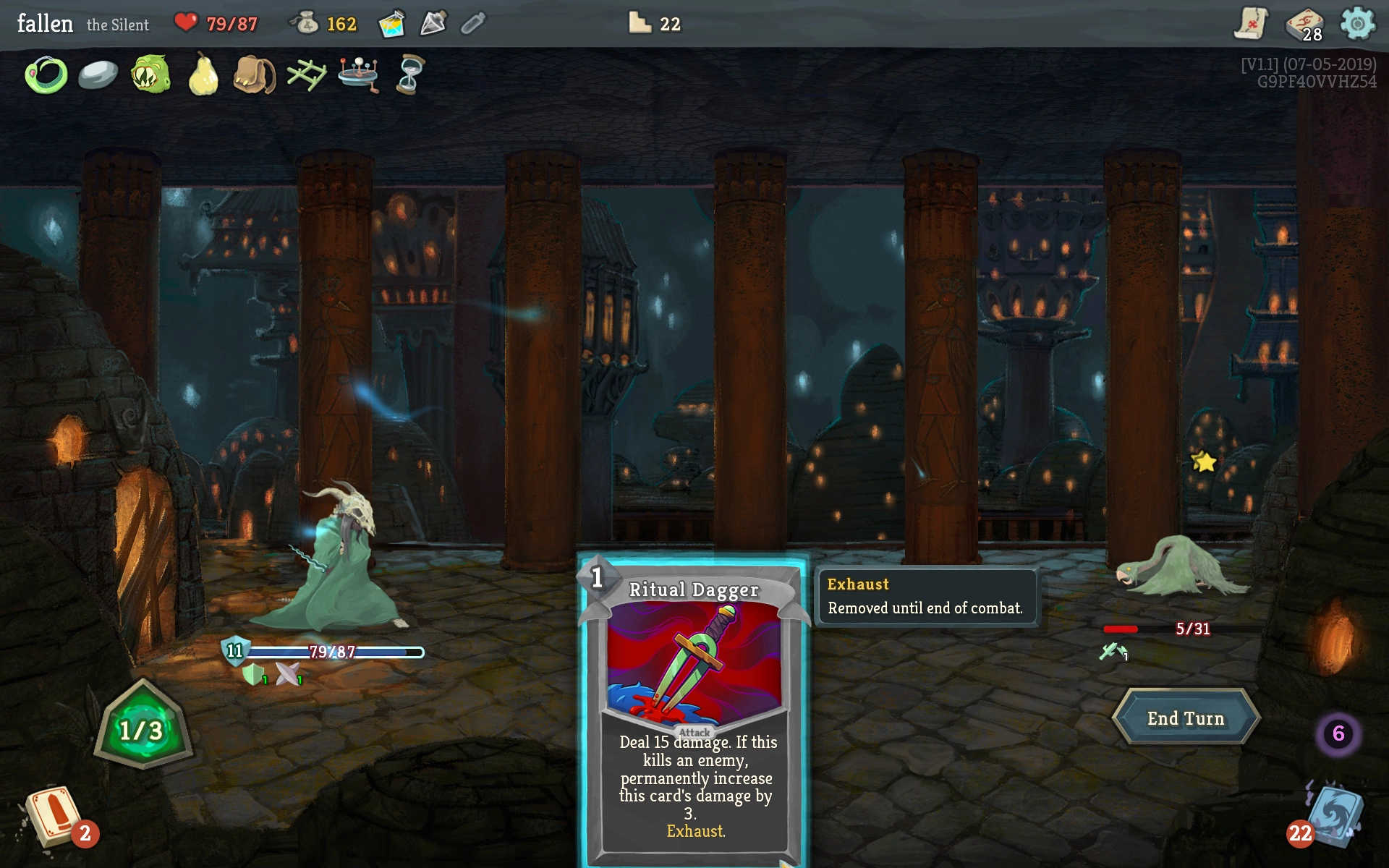End the current turn
Image resolution: width=1389 pixels, height=868 pixels.
click(x=1186, y=718)
